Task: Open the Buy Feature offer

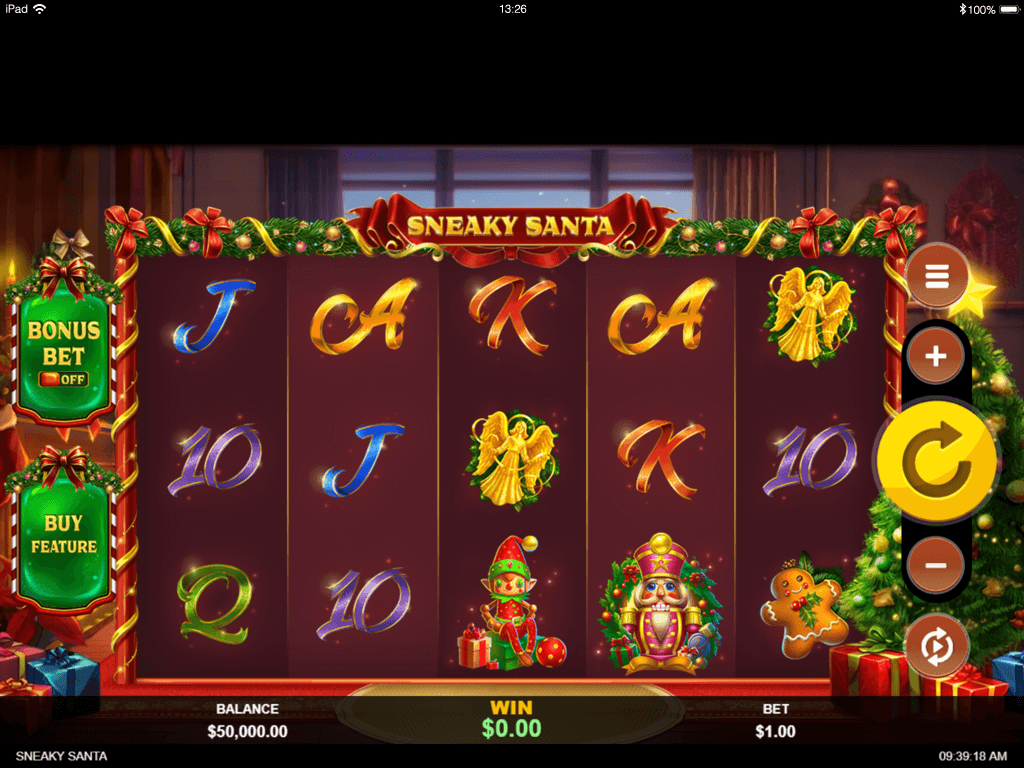Action: (63, 534)
